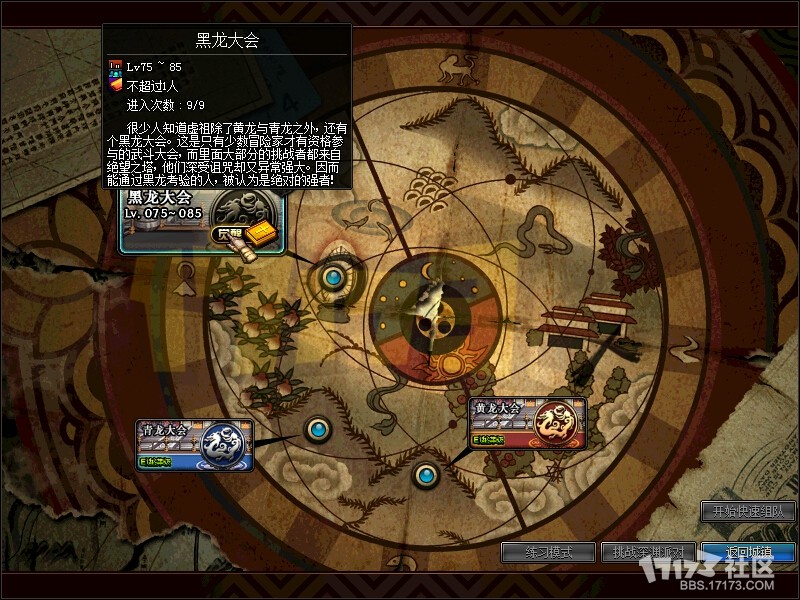800x600 pixels.
Task: Click the blue map node linked to 黑龙大会
Action: (332, 276)
